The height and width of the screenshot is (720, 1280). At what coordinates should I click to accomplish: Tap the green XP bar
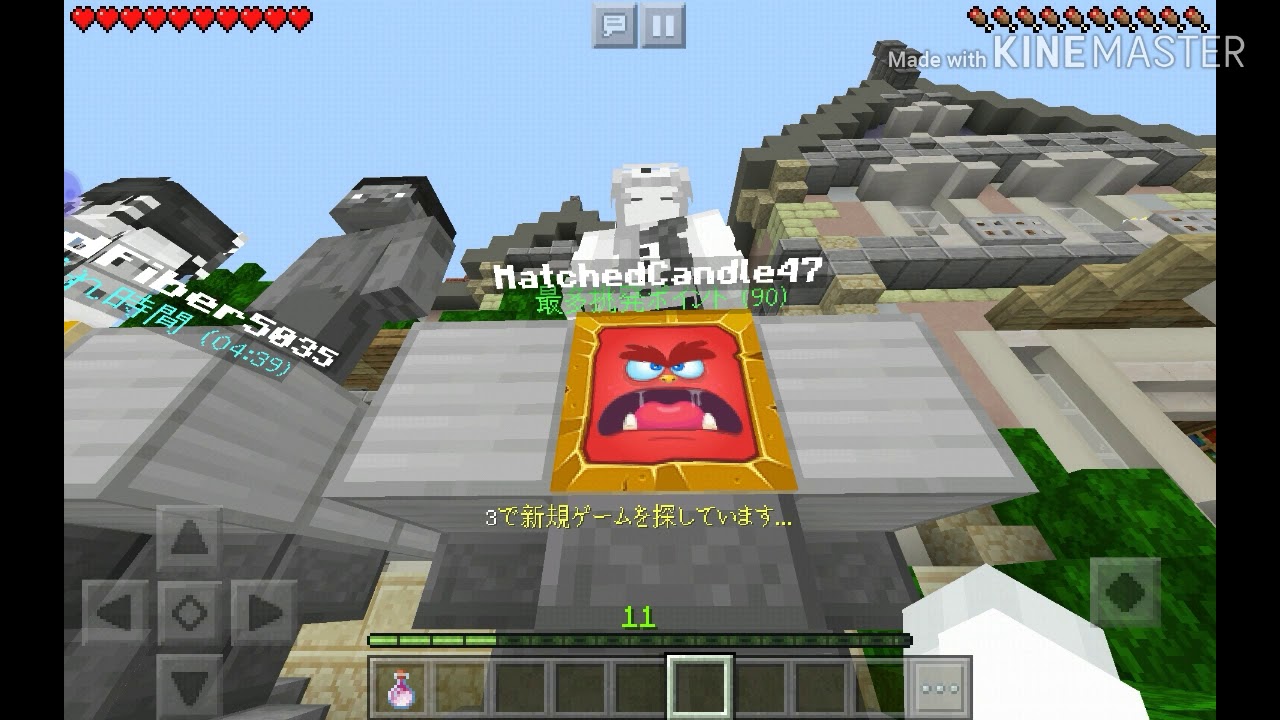pos(640,637)
